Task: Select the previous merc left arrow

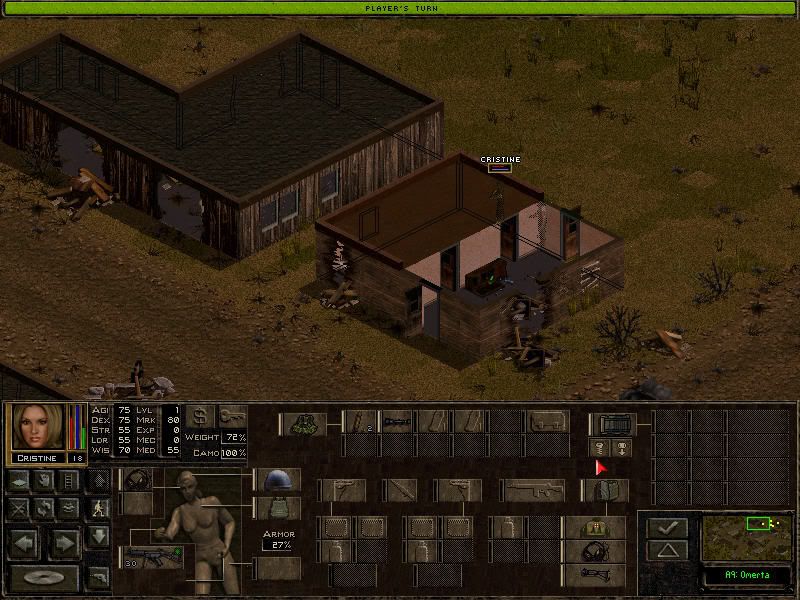Action: point(24,543)
